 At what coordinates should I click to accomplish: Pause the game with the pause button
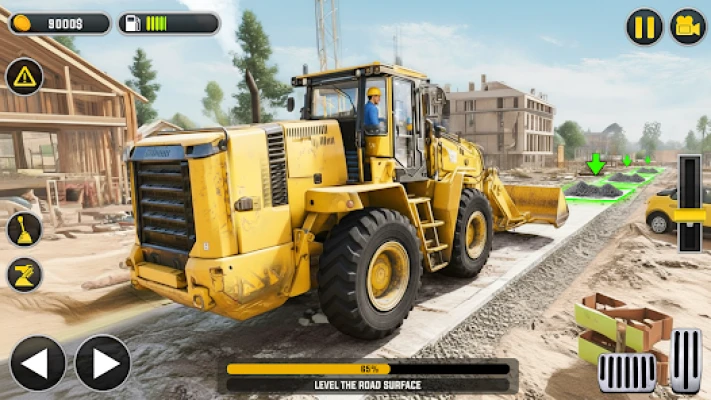pos(644,27)
